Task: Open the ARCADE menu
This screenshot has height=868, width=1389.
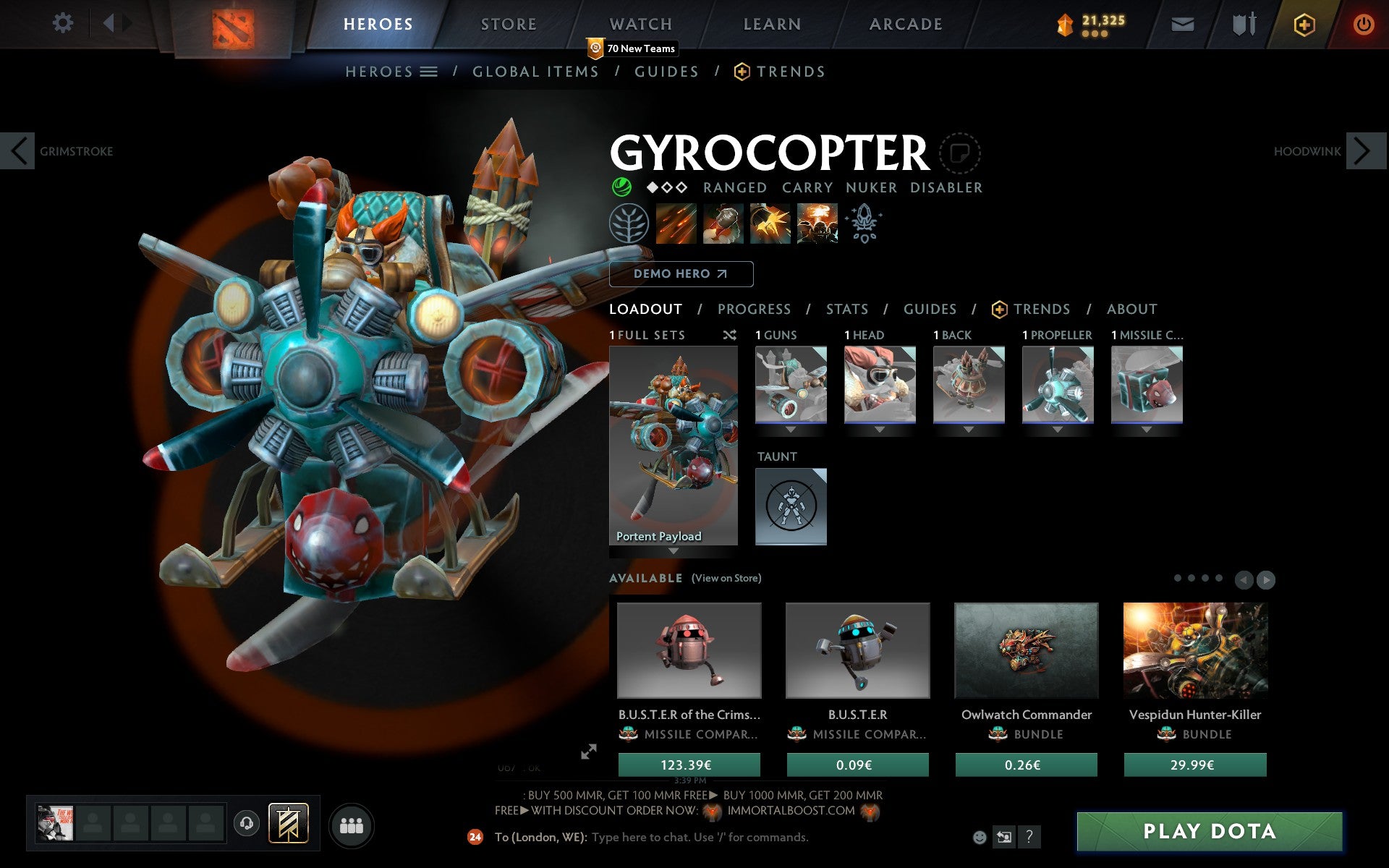Action: point(906,23)
